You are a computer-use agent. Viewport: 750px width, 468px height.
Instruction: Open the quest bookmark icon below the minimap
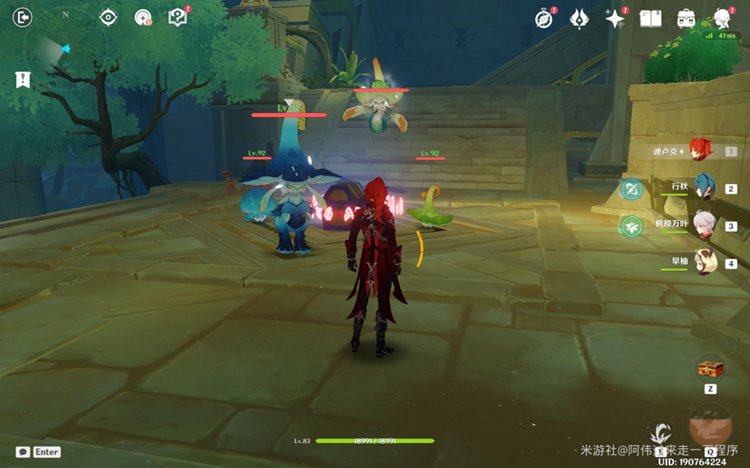point(23,80)
